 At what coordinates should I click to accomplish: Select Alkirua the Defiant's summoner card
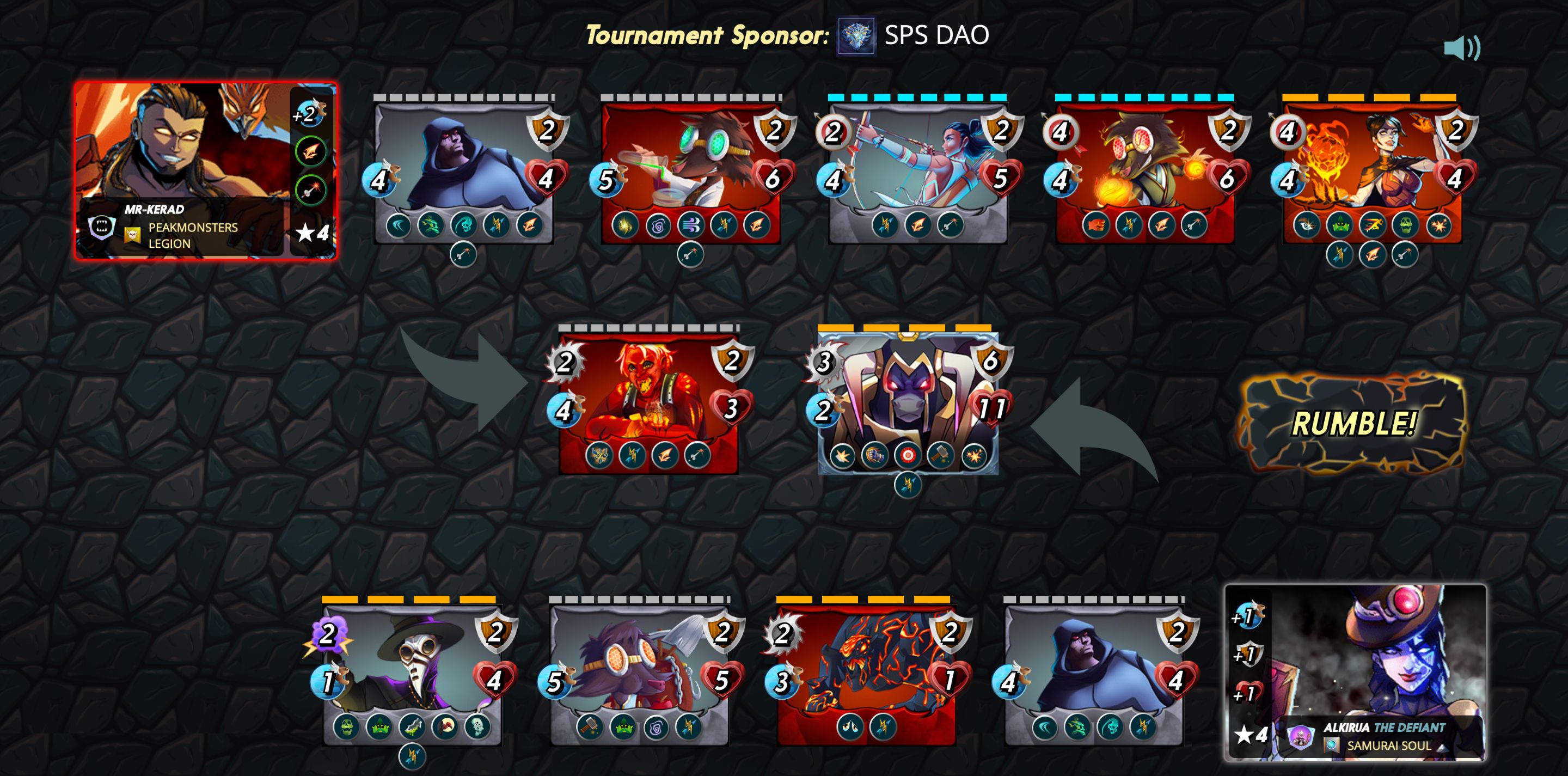point(1355,672)
